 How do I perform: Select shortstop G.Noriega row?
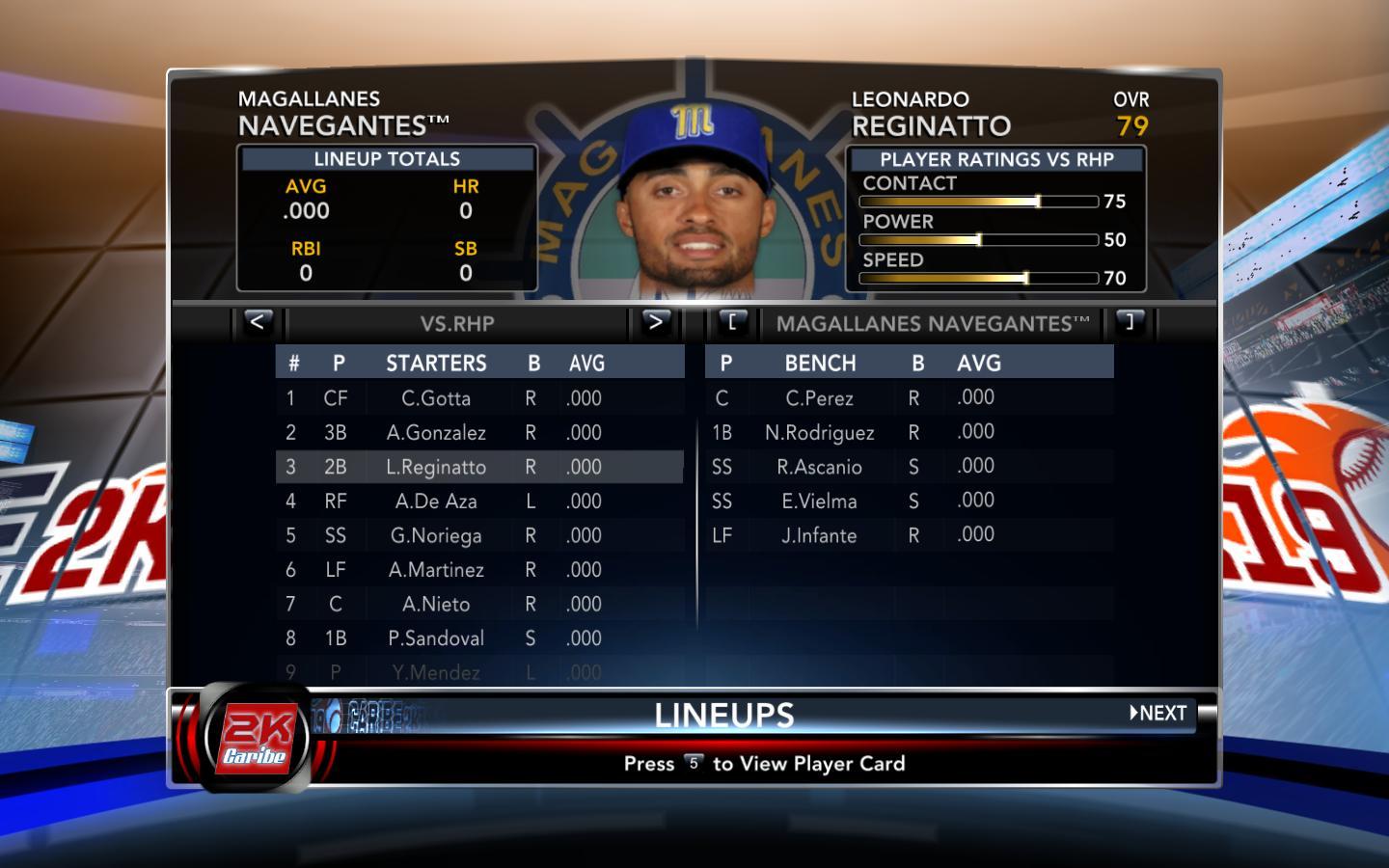pyautogui.click(x=436, y=535)
